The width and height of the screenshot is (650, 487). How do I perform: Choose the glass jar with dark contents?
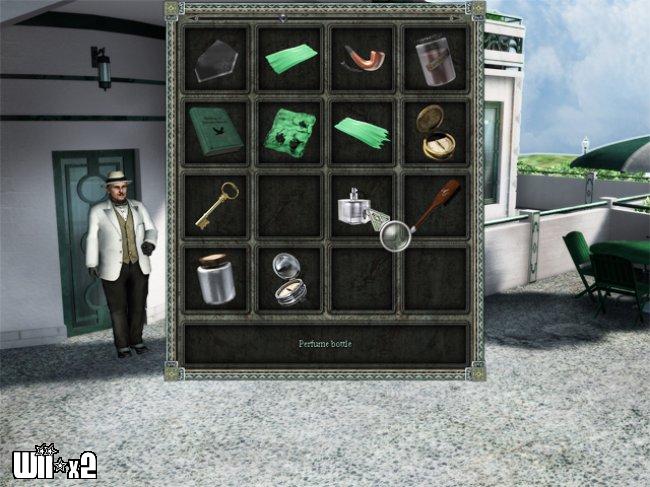pos(435,59)
